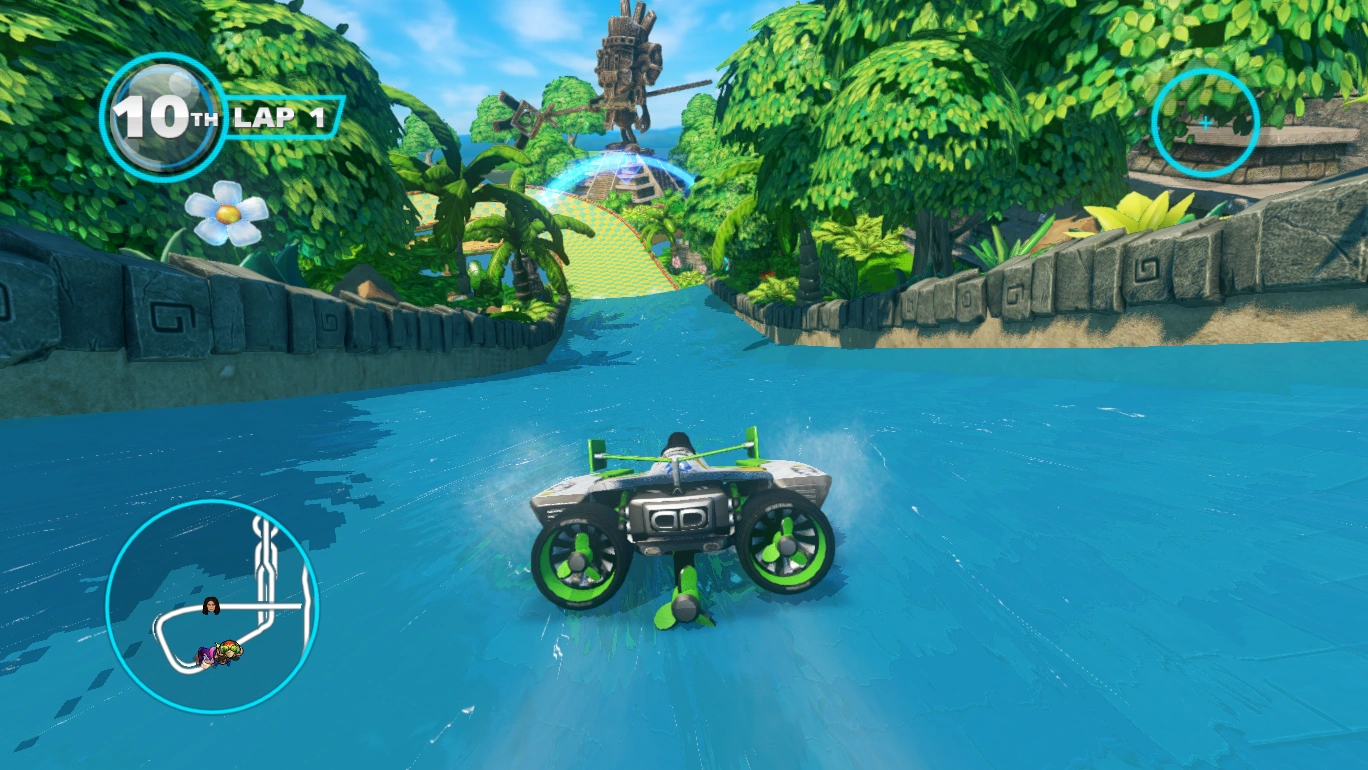Click the circular track minimap

point(212,607)
